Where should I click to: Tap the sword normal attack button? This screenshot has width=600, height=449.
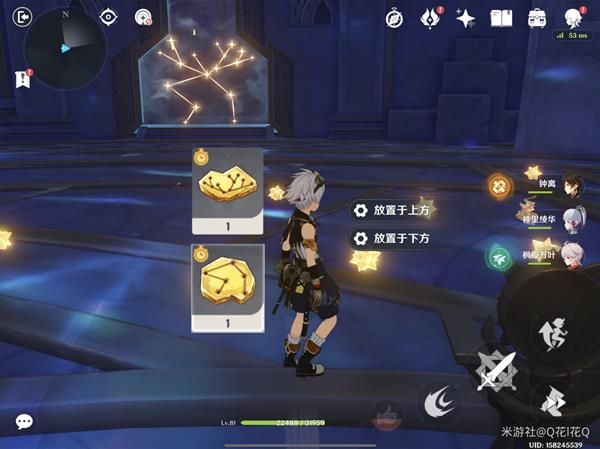495,375
